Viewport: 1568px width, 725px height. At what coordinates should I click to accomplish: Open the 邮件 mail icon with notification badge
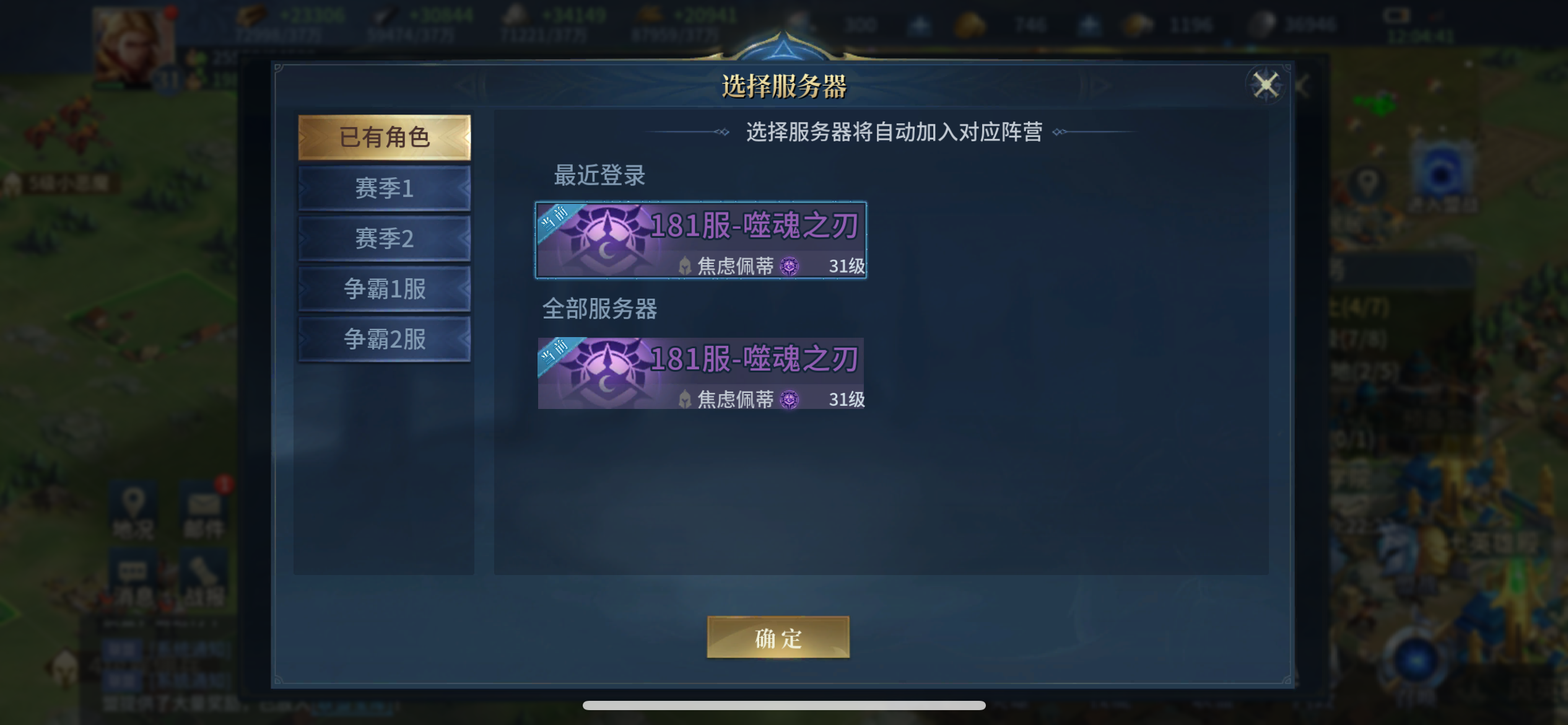pos(204,509)
